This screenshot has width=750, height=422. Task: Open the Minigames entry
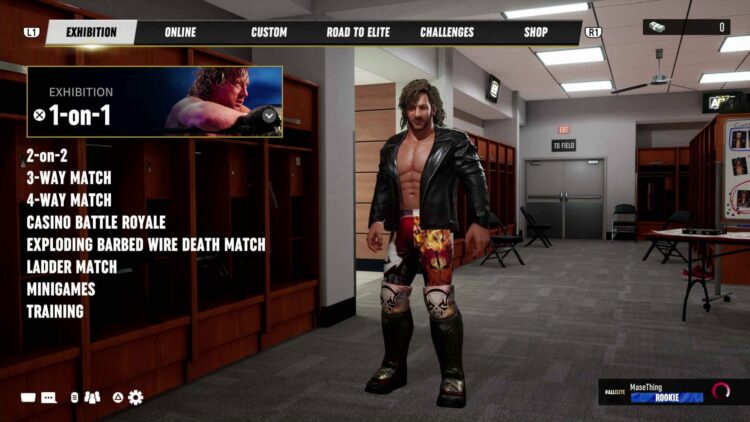point(61,288)
